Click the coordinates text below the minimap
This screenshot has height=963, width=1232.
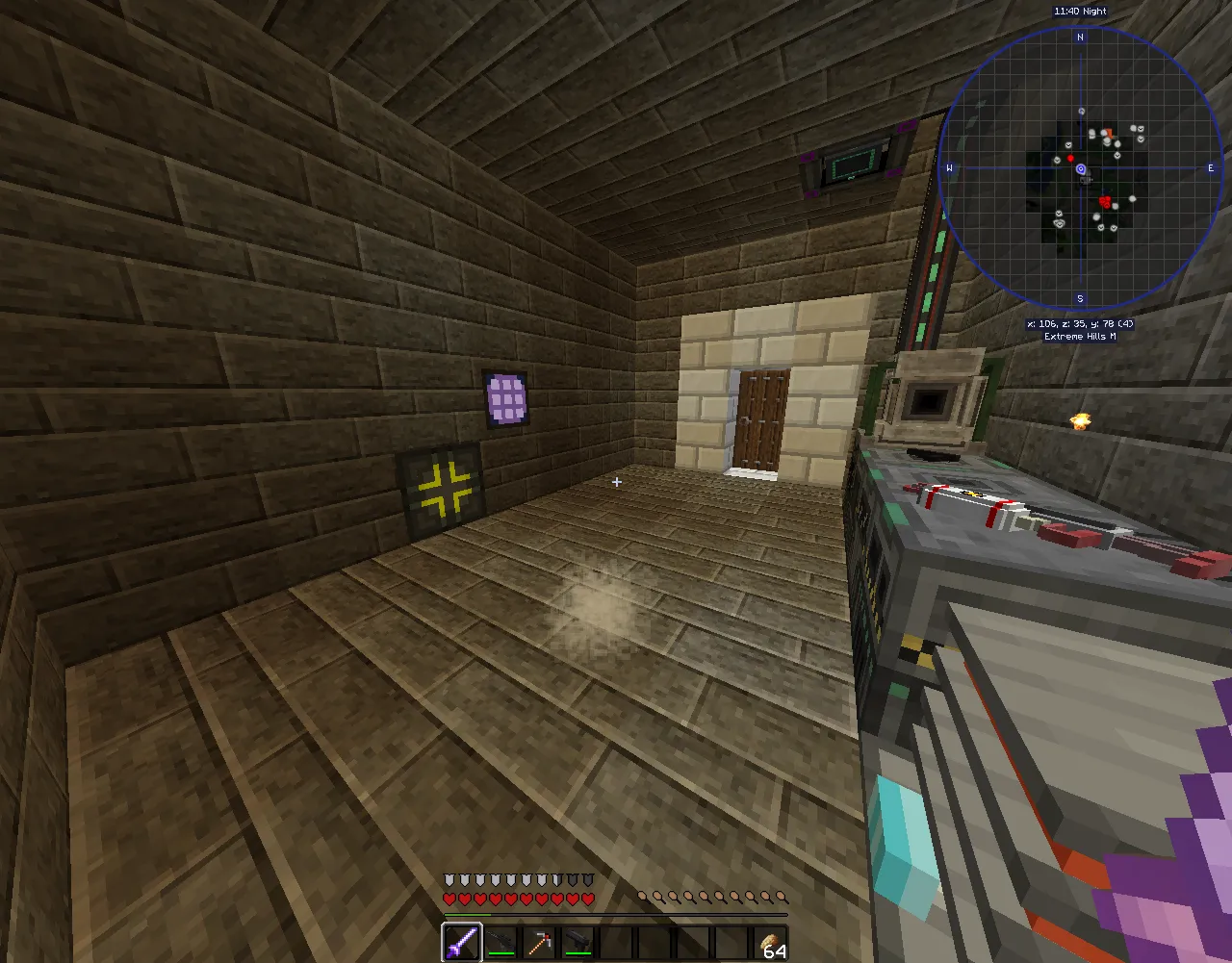click(x=1082, y=324)
